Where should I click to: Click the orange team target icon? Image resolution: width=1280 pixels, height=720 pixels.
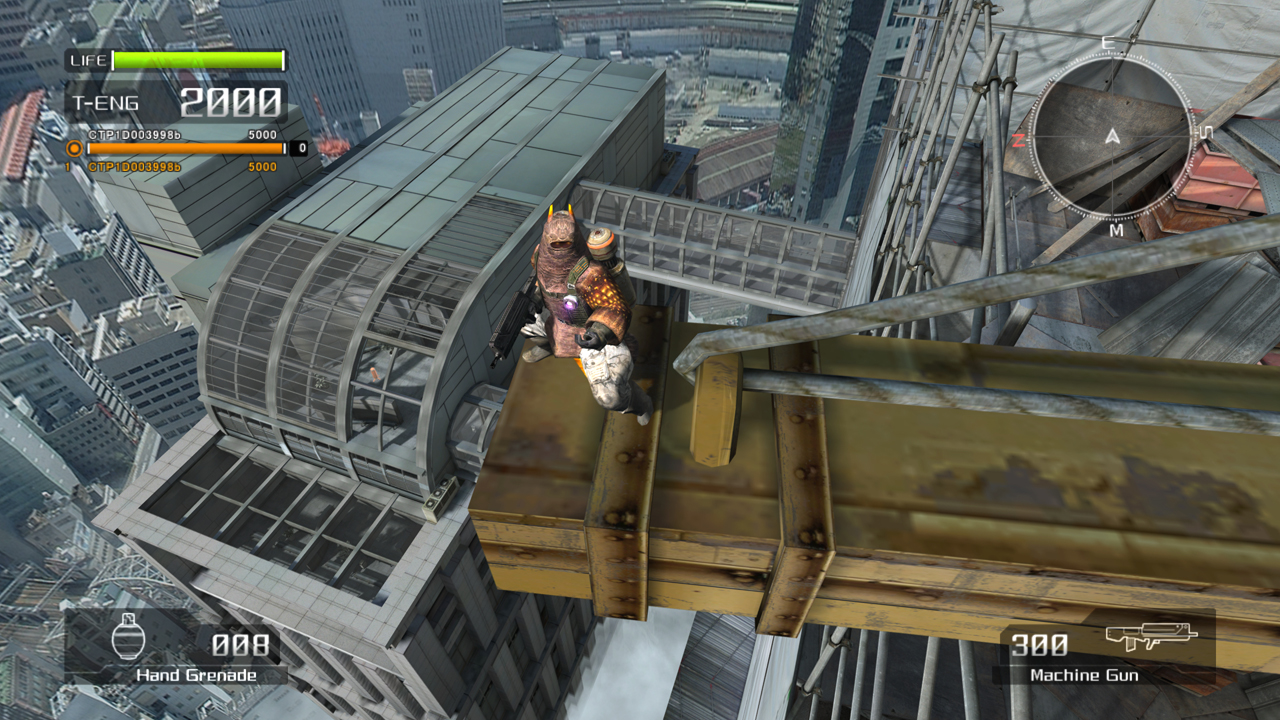pyautogui.click(x=73, y=149)
